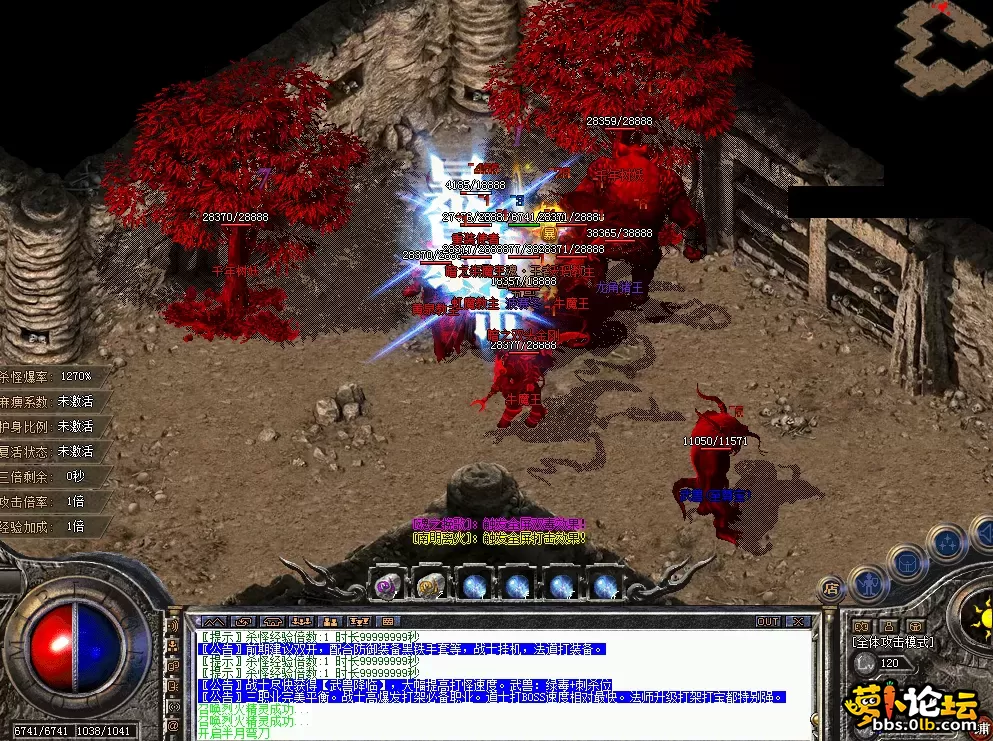This screenshot has height=741, width=993.
Task: Toggle the sound speaker round button
Action: click(x=982, y=531)
